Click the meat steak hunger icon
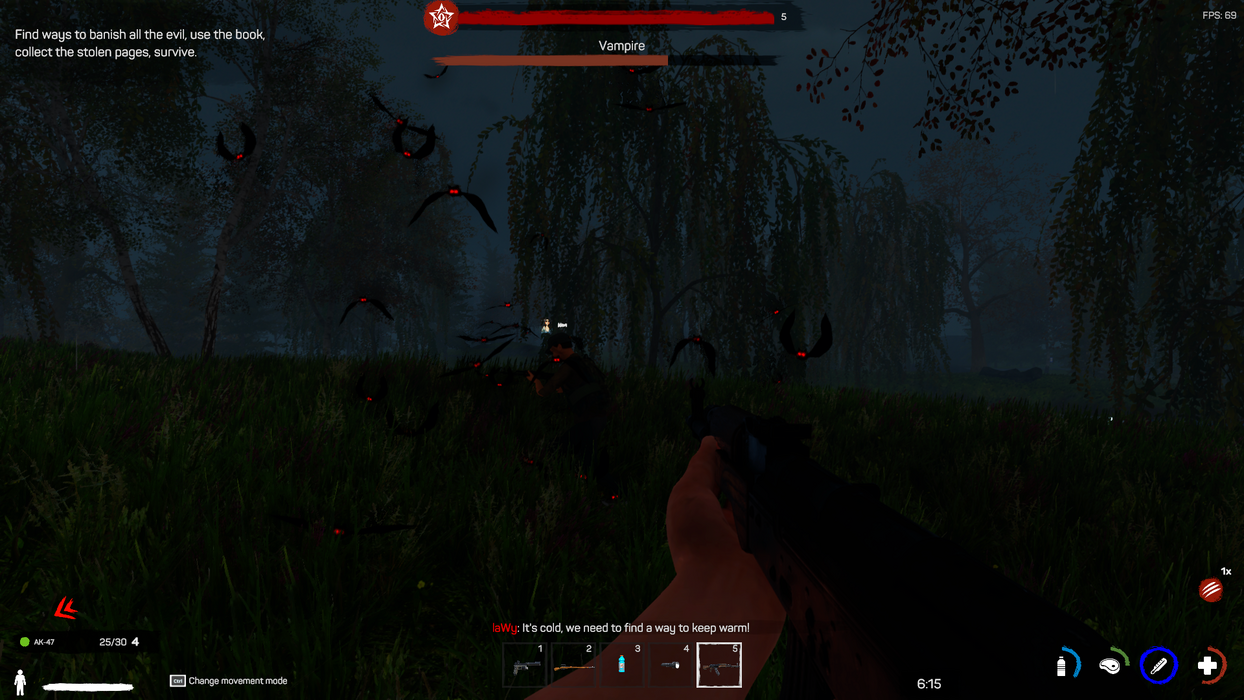Image resolution: width=1244 pixels, height=700 pixels. pos(1111,665)
